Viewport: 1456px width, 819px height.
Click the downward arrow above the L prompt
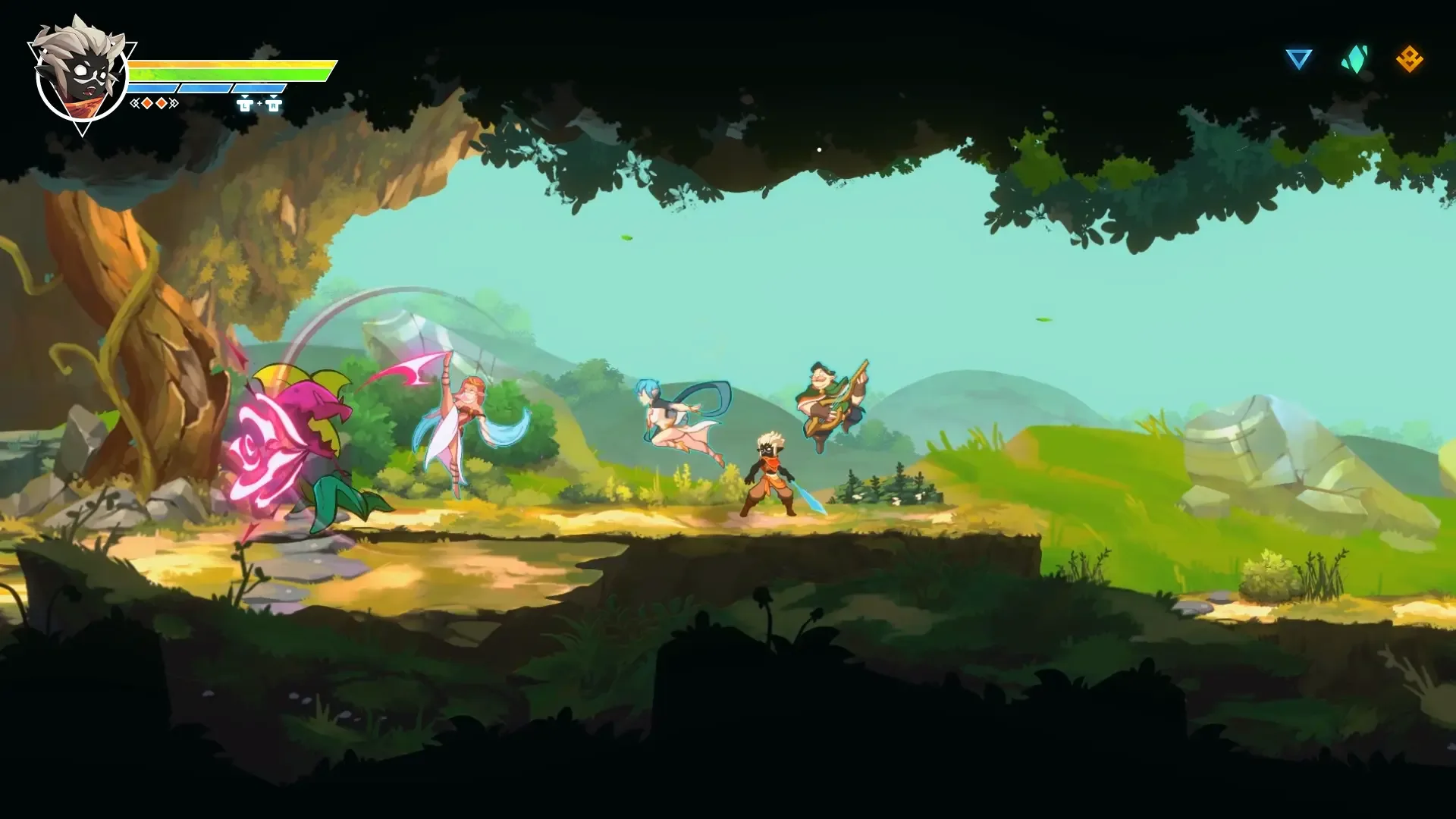point(245,96)
